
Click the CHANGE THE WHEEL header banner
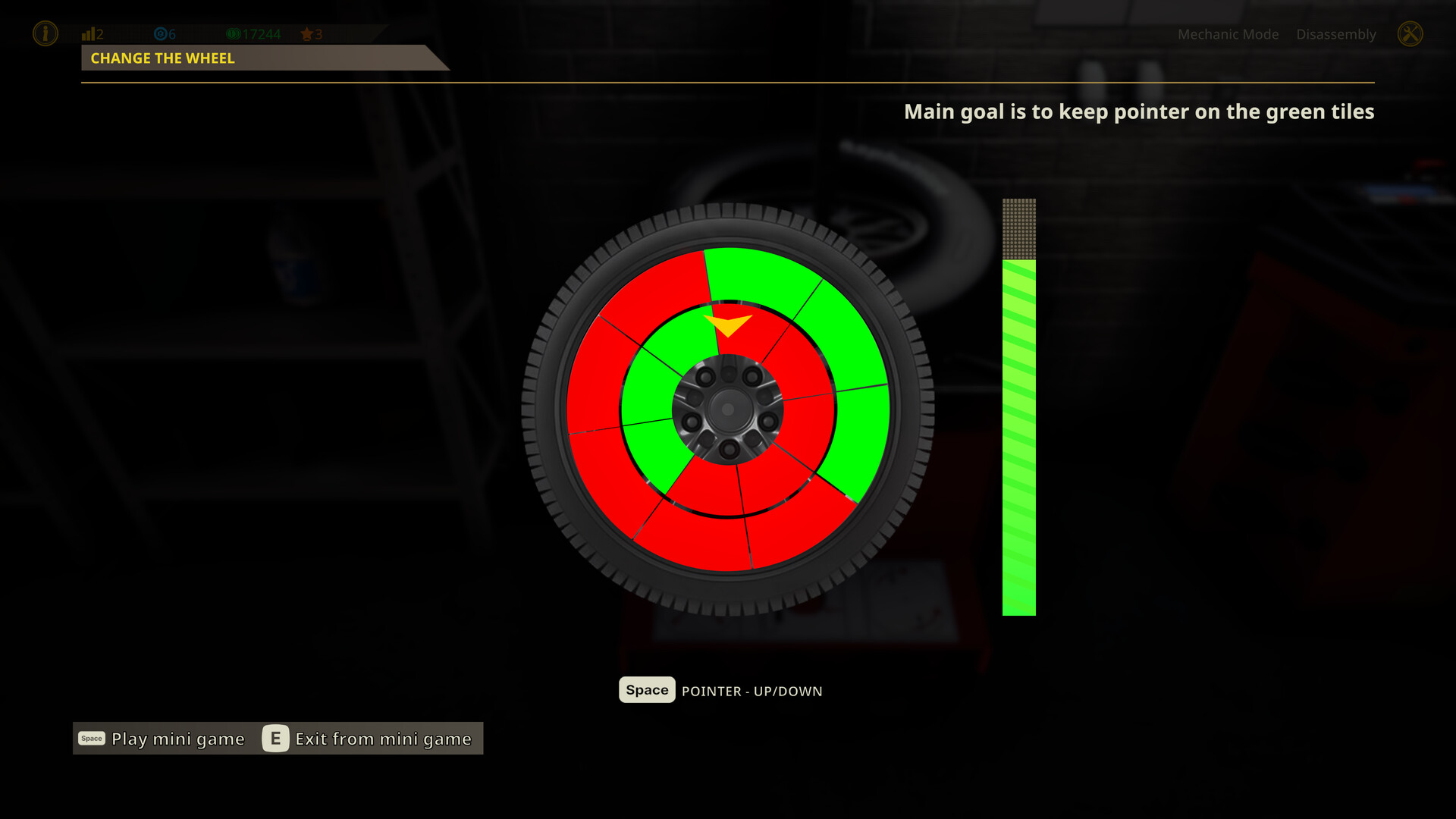[162, 58]
